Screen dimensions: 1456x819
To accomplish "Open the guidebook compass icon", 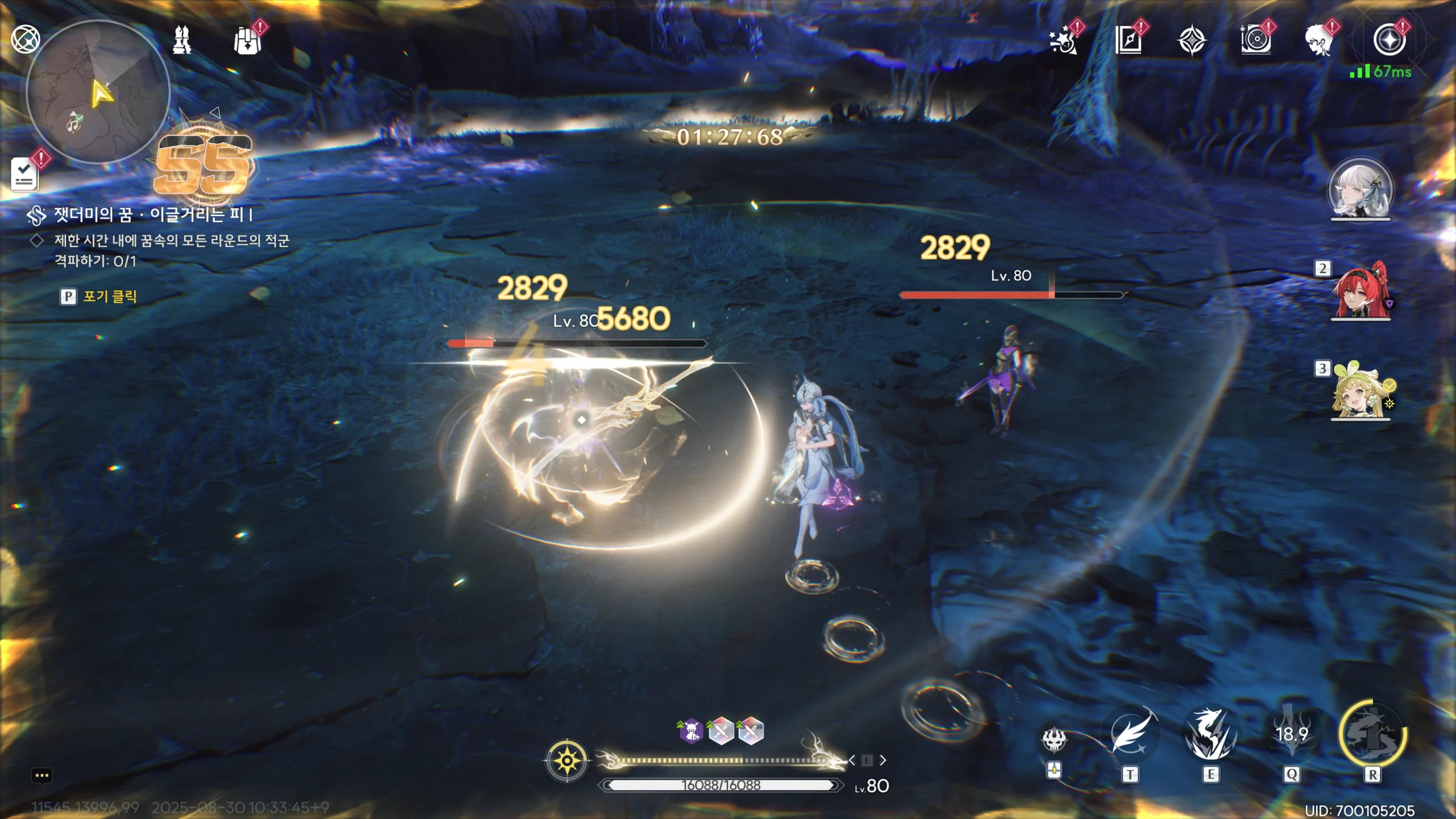I will pos(1128,41).
